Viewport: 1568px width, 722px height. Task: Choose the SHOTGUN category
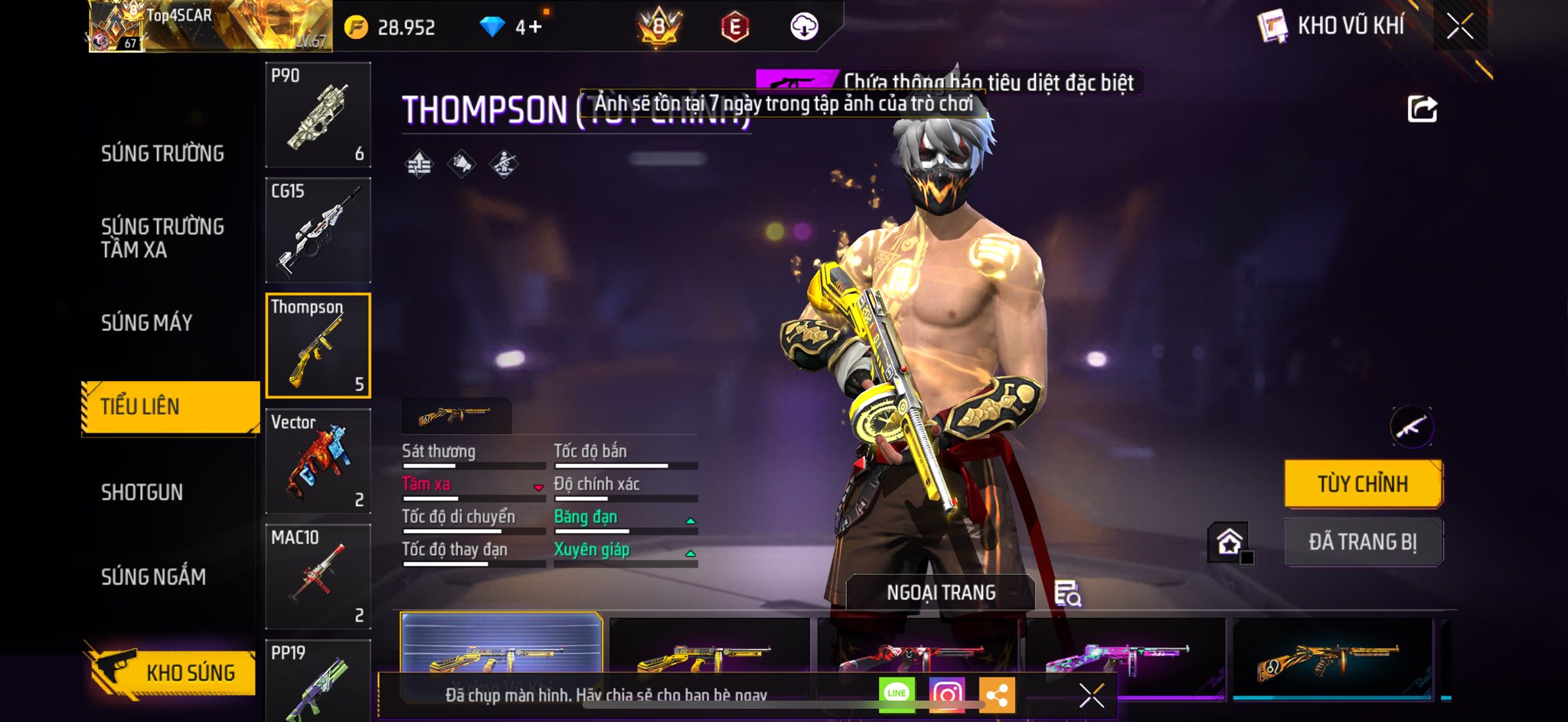tap(142, 492)
